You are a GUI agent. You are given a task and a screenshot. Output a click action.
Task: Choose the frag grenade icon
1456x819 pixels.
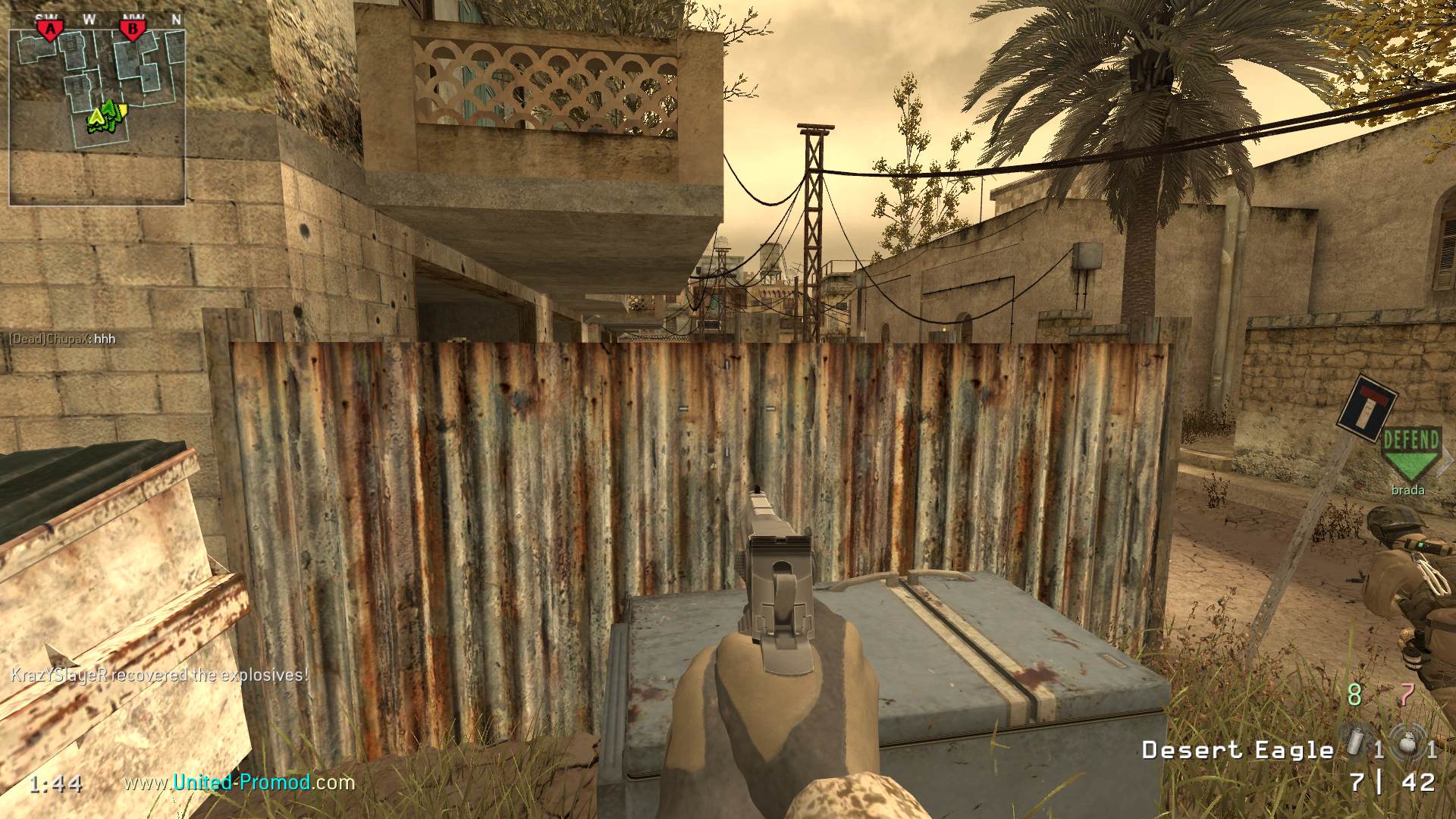[1409, 746]
